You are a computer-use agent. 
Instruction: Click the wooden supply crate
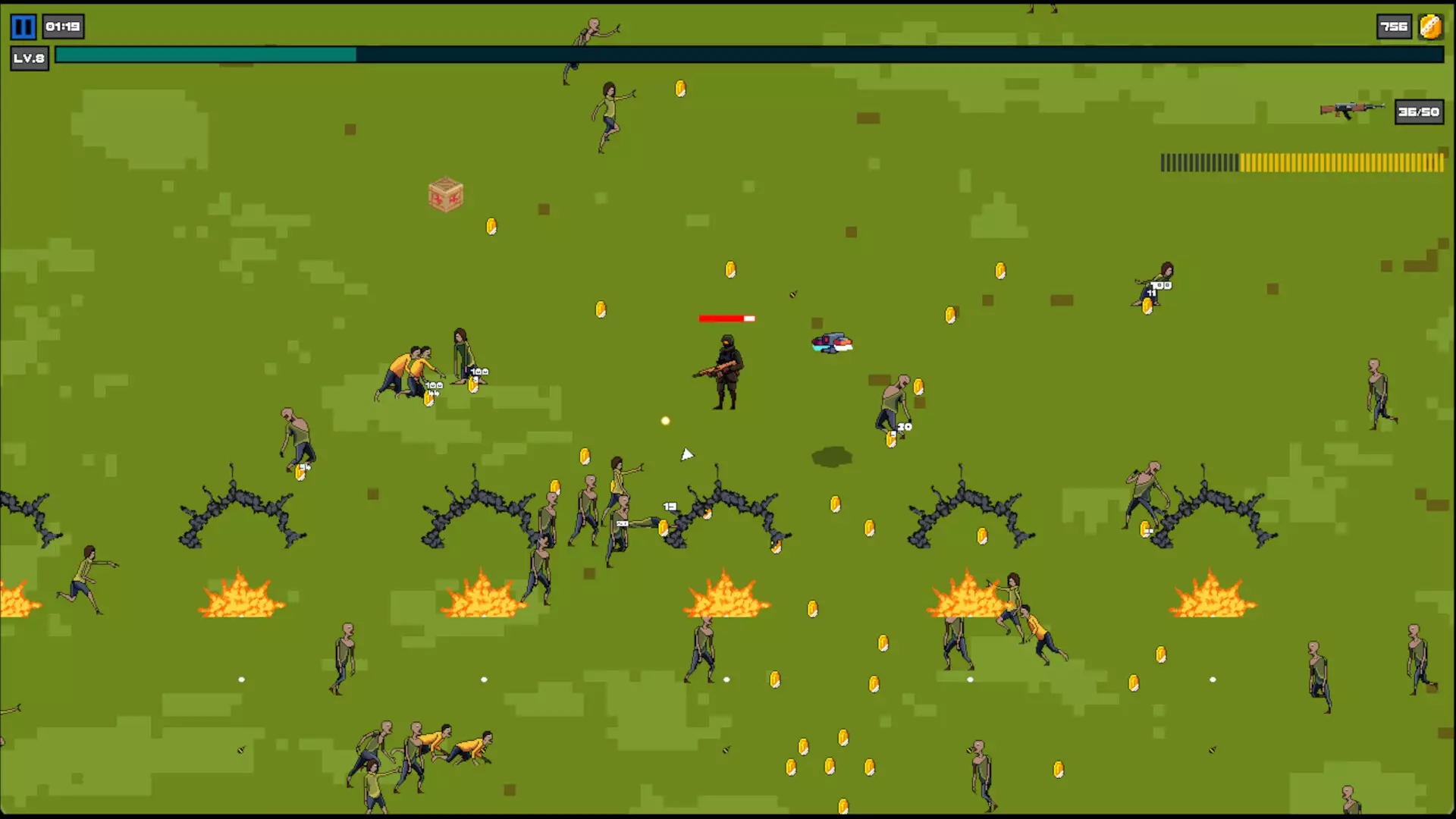pos(444,196)
